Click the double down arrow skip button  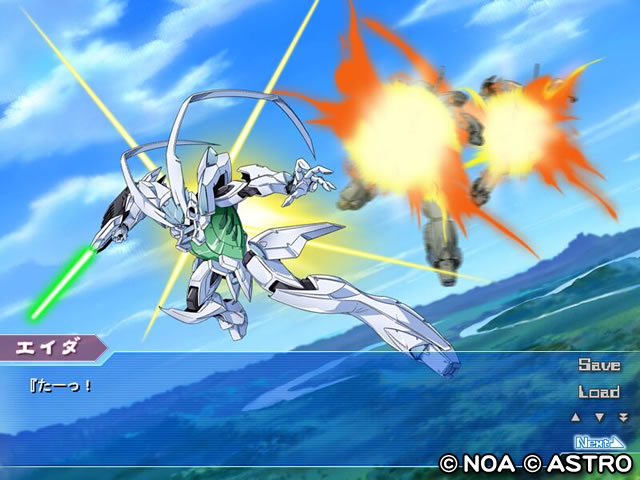[622, 417]
